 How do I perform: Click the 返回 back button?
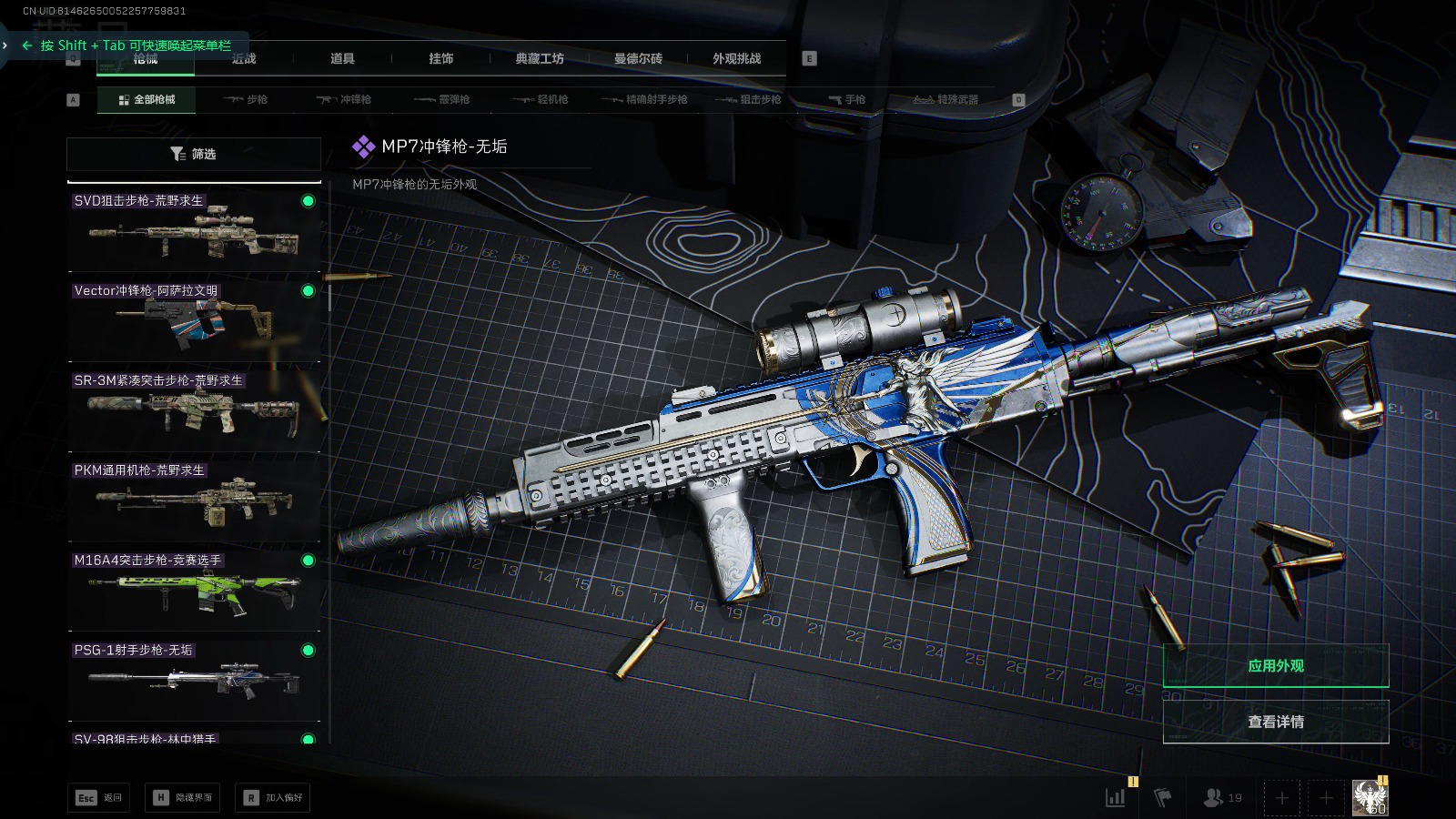point(99,798)
